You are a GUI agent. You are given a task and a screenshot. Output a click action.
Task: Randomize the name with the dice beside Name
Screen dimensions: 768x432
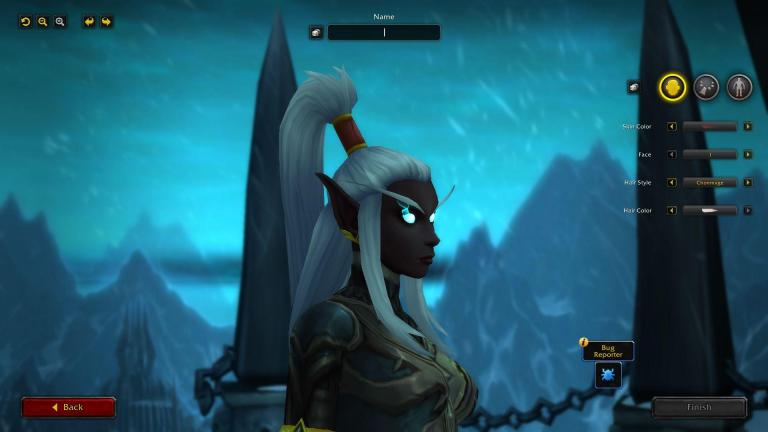coord(316,32)
